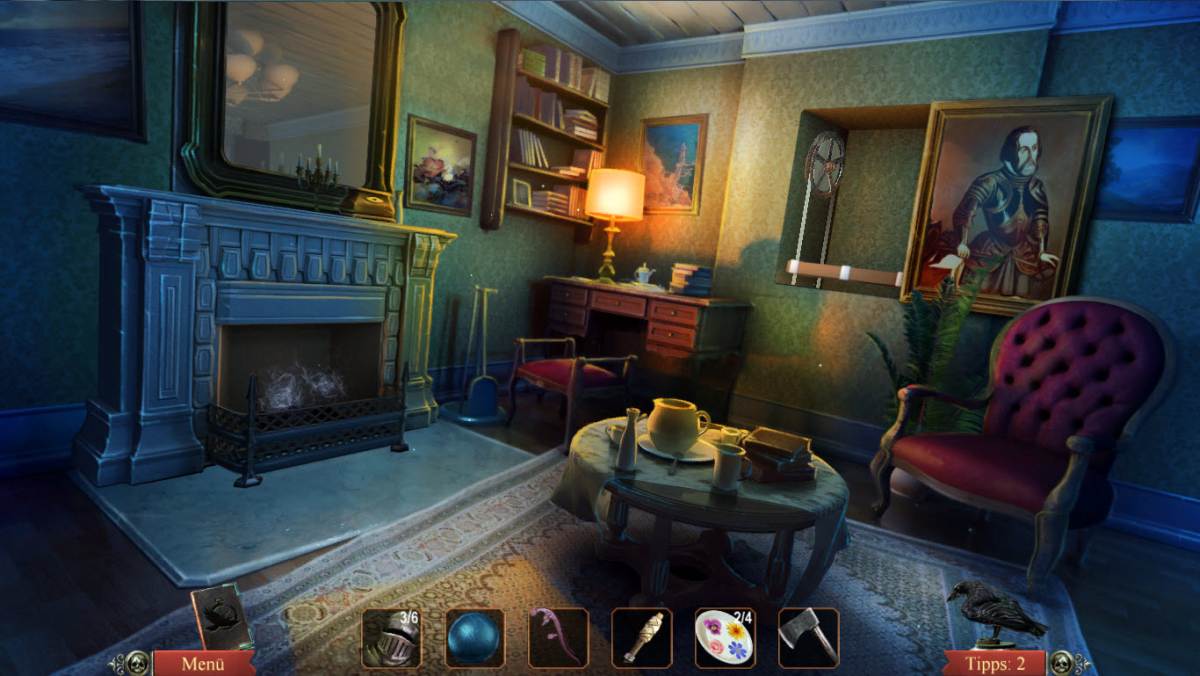Pick the blue sphere from inventory

[x=474, y=638]
